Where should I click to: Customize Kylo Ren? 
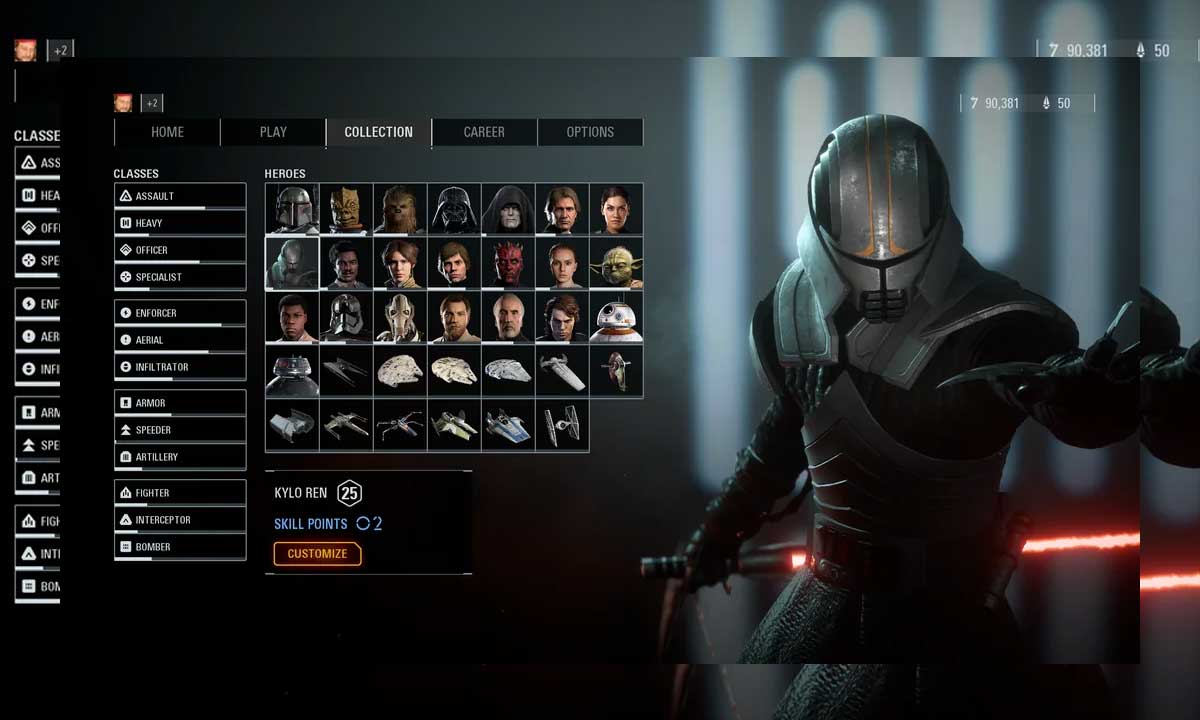click(x=317, y=554)
